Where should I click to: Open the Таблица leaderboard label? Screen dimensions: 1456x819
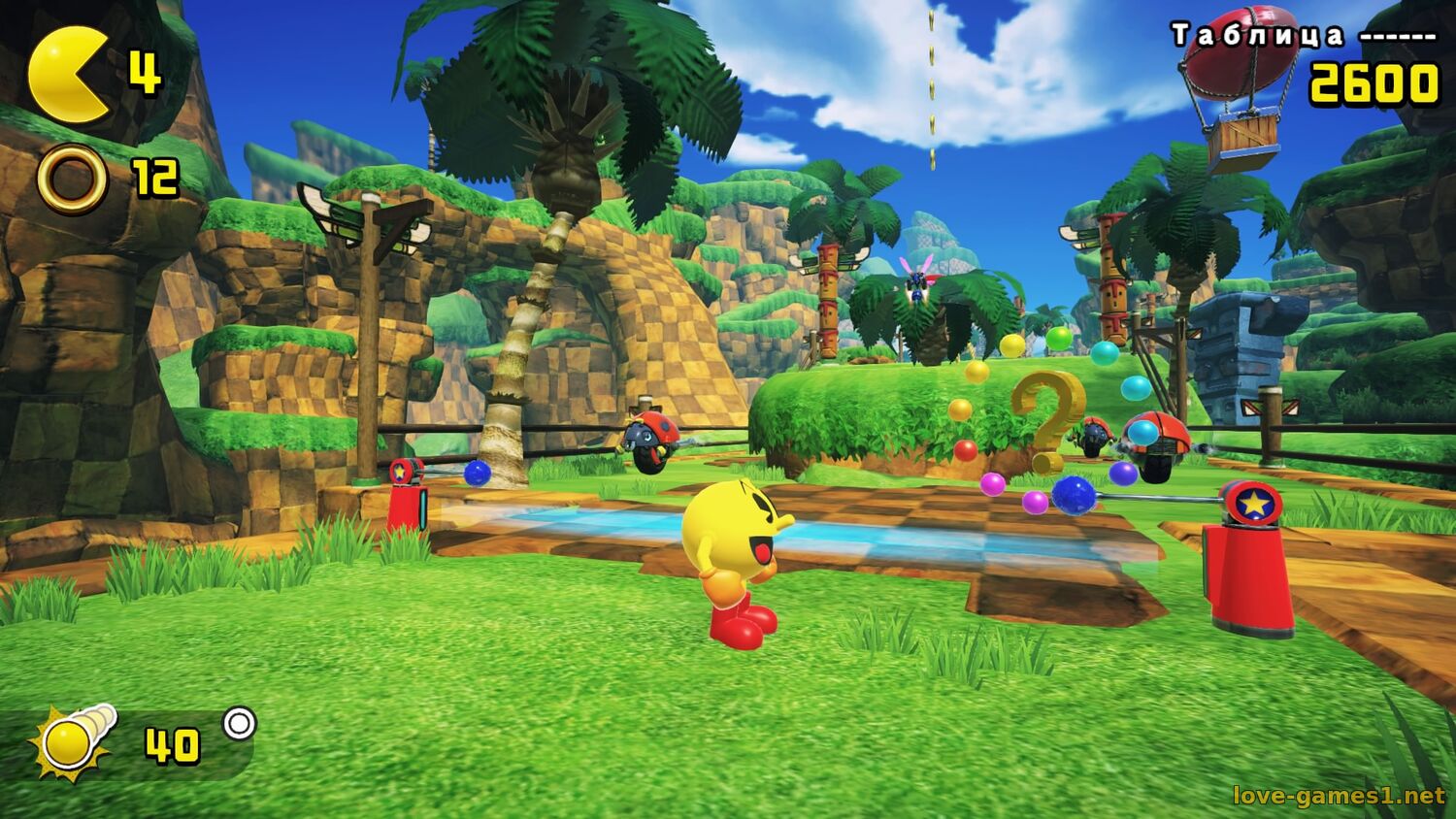click(x=1258, y=36)
